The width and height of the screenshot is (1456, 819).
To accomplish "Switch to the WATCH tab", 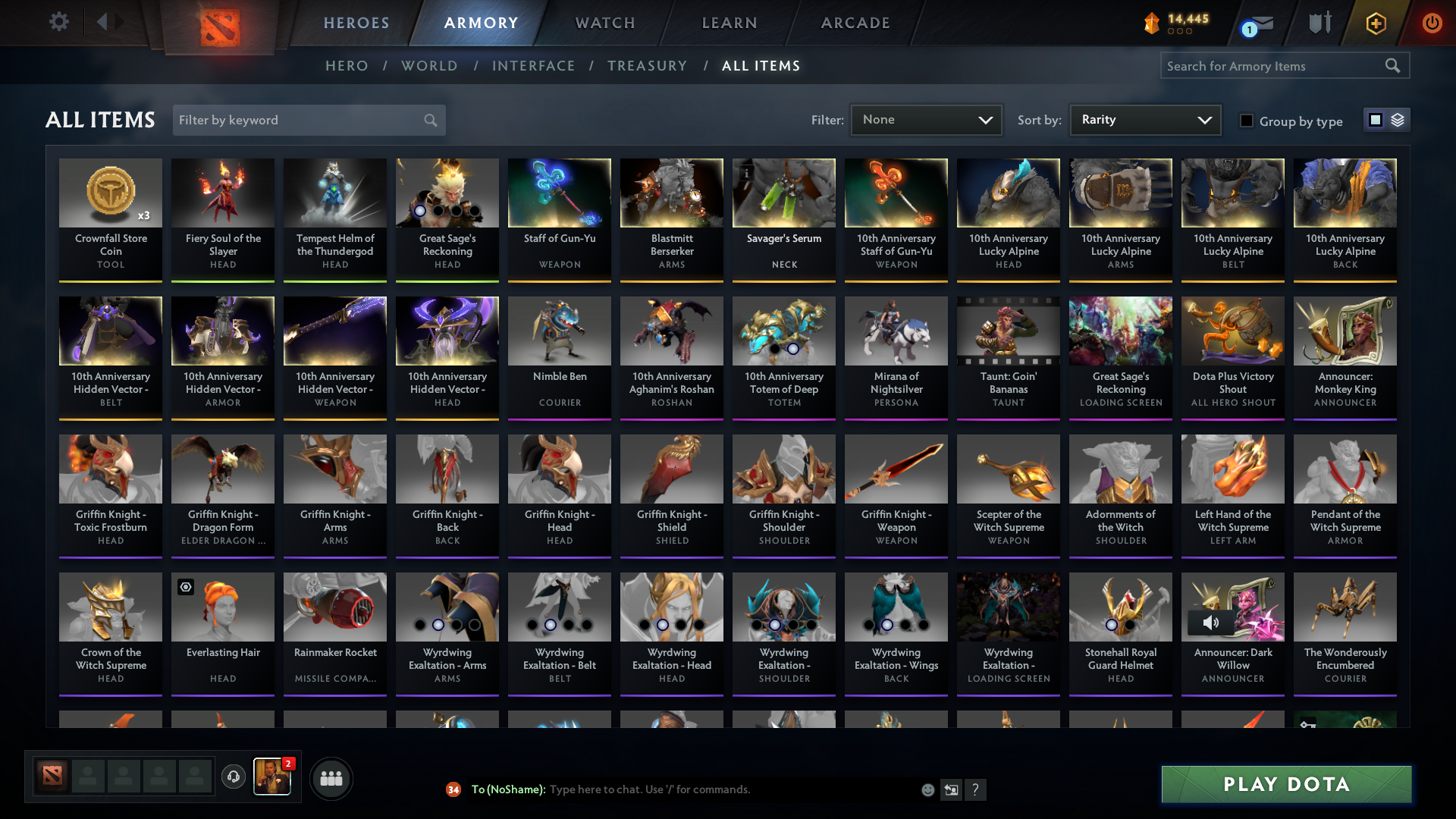I will (604, 23).
